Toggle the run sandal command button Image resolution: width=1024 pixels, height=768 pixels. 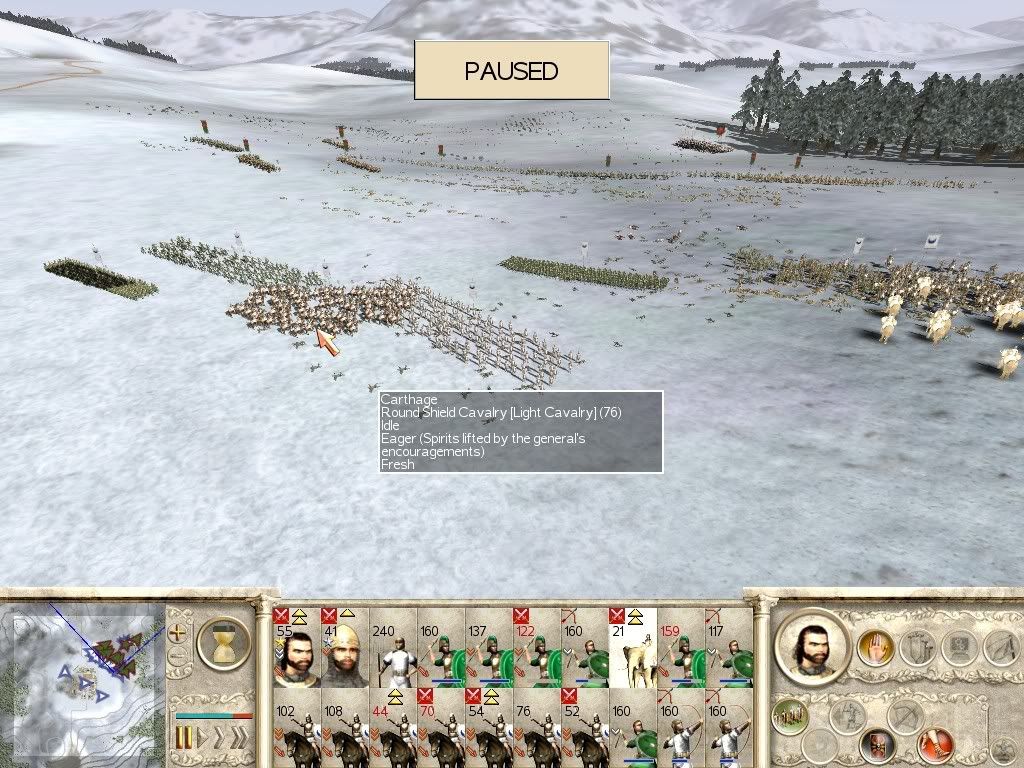936,745
